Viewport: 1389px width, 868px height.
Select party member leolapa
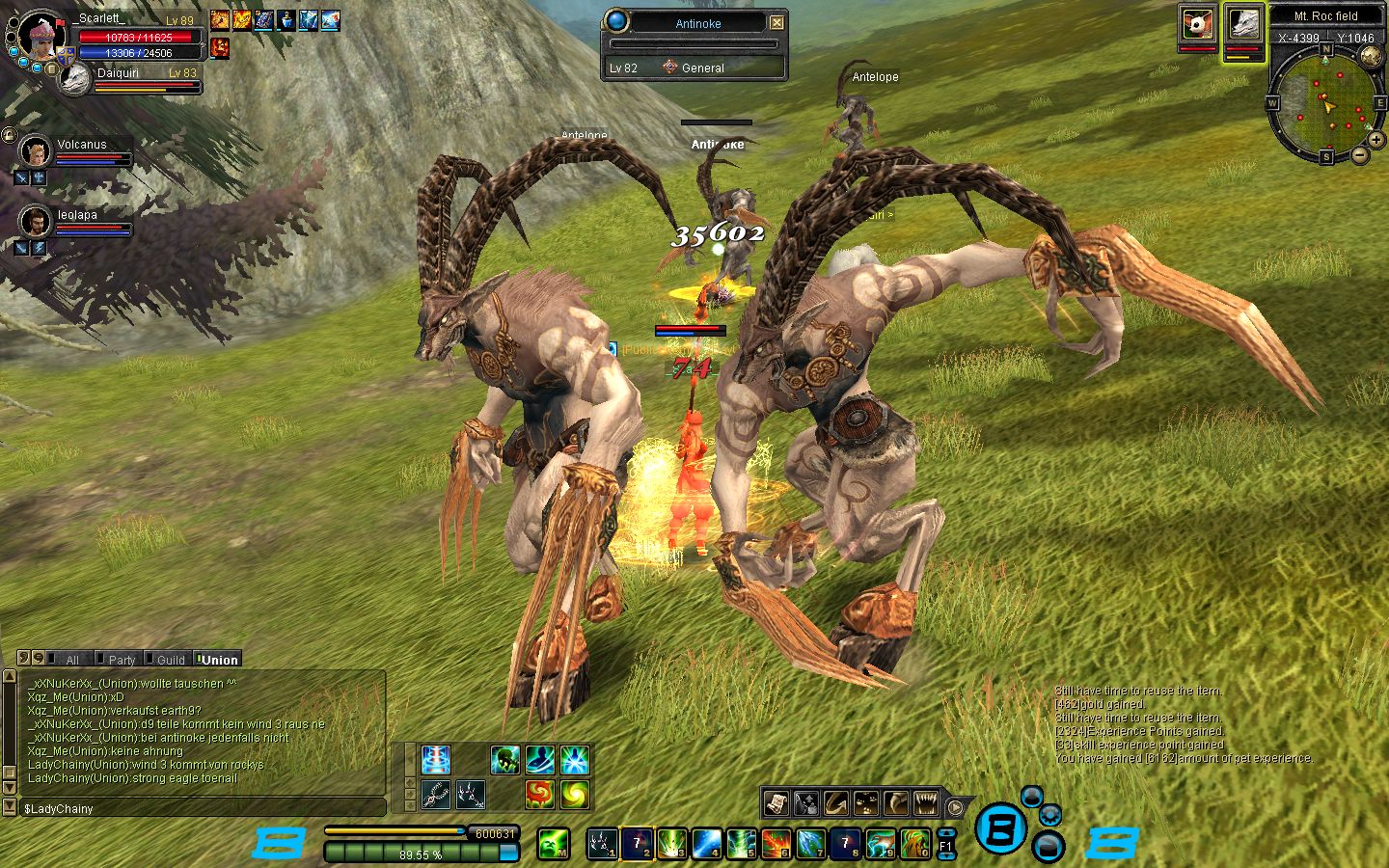click(36, 222)
